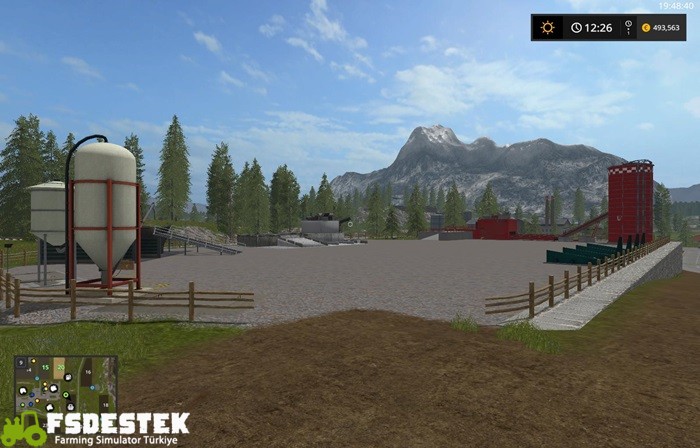This screenshot has width=700, height=448.
Task: Open the minimap in the corner
Action: click(65, 384)
